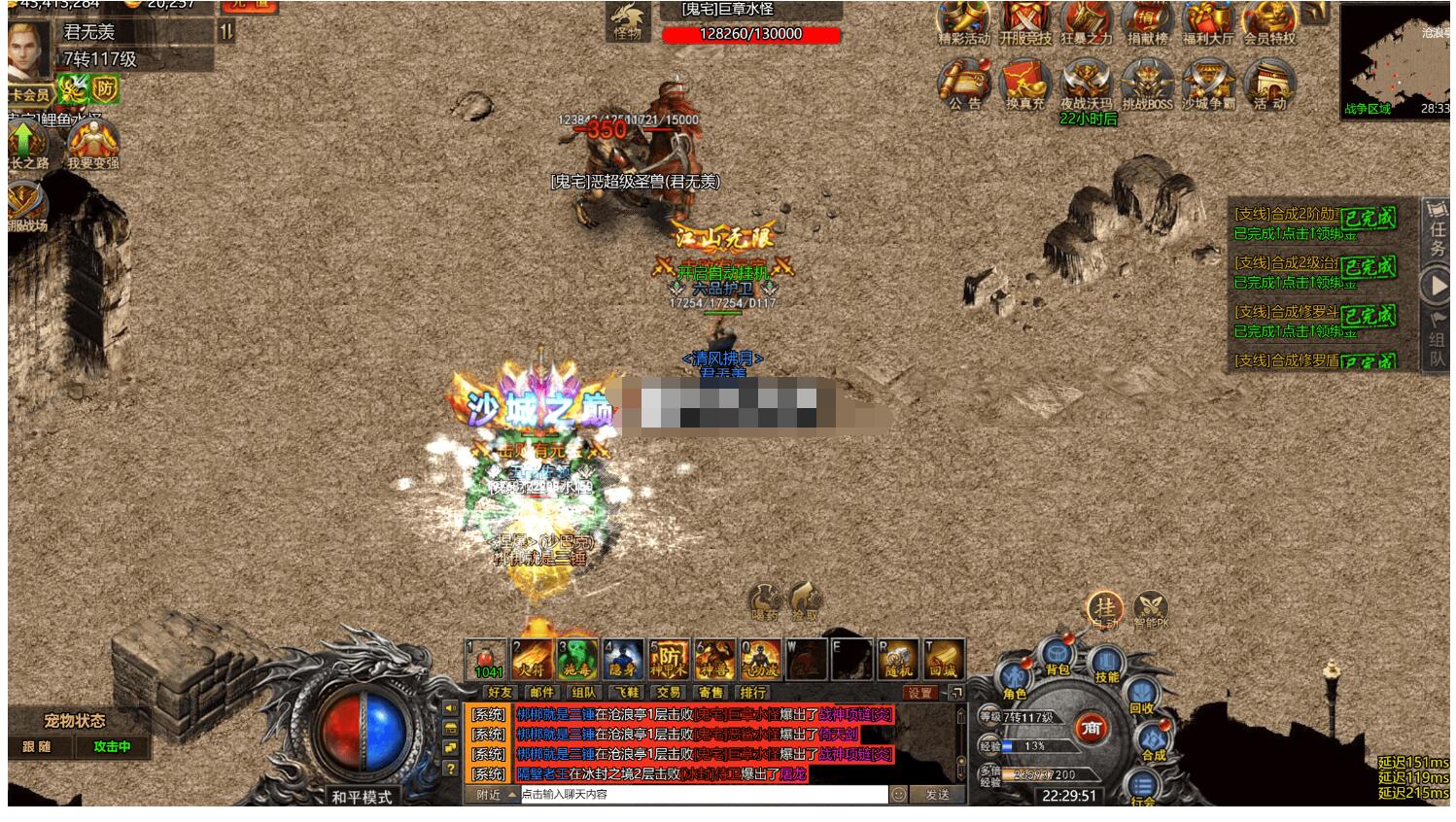The height and width of the screenshot is (822, 1456).
Task: Open the 角色 character sheet
Action: [1014, 679]
